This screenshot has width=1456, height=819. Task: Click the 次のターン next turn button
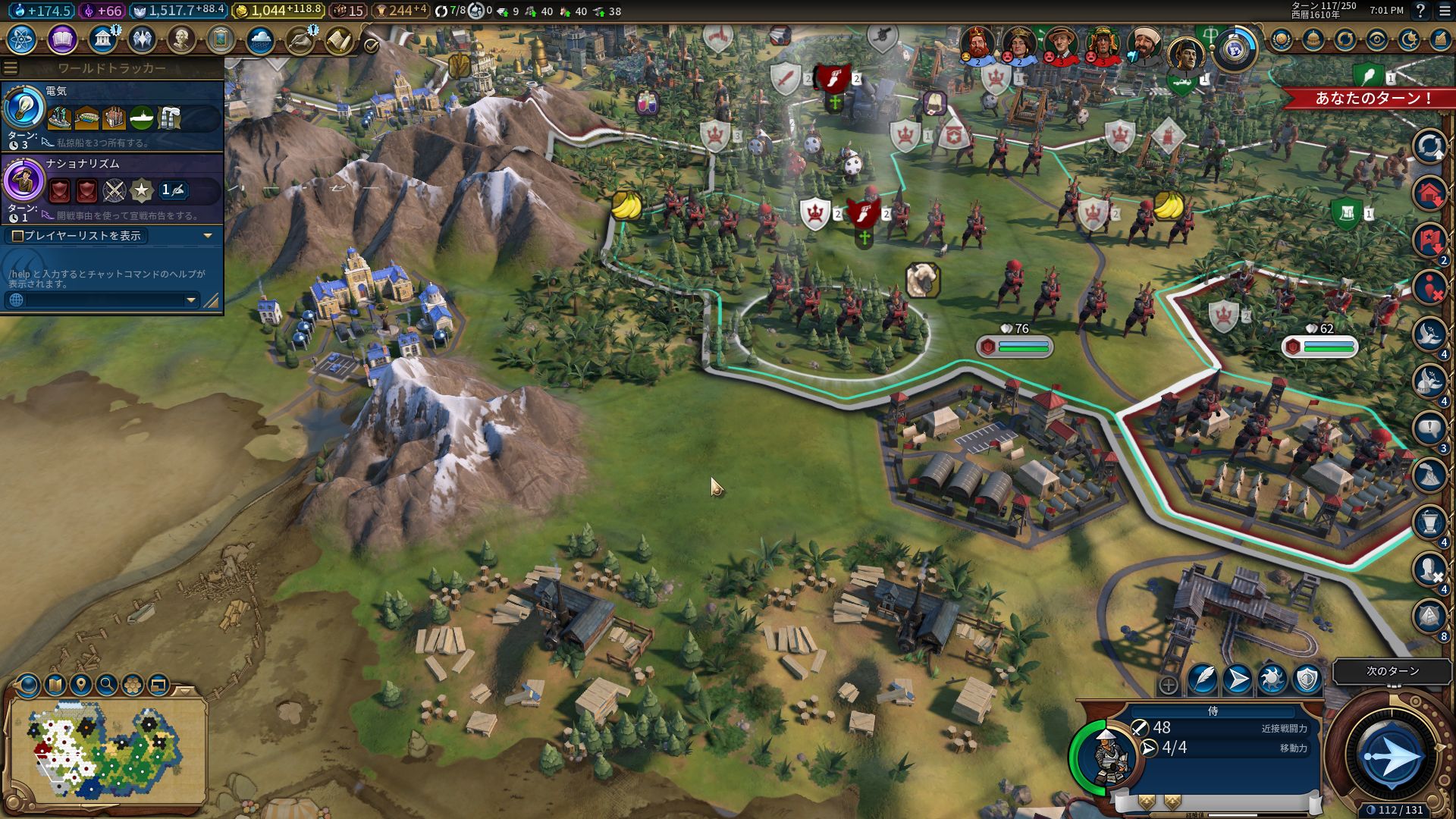click(1392, 756)
